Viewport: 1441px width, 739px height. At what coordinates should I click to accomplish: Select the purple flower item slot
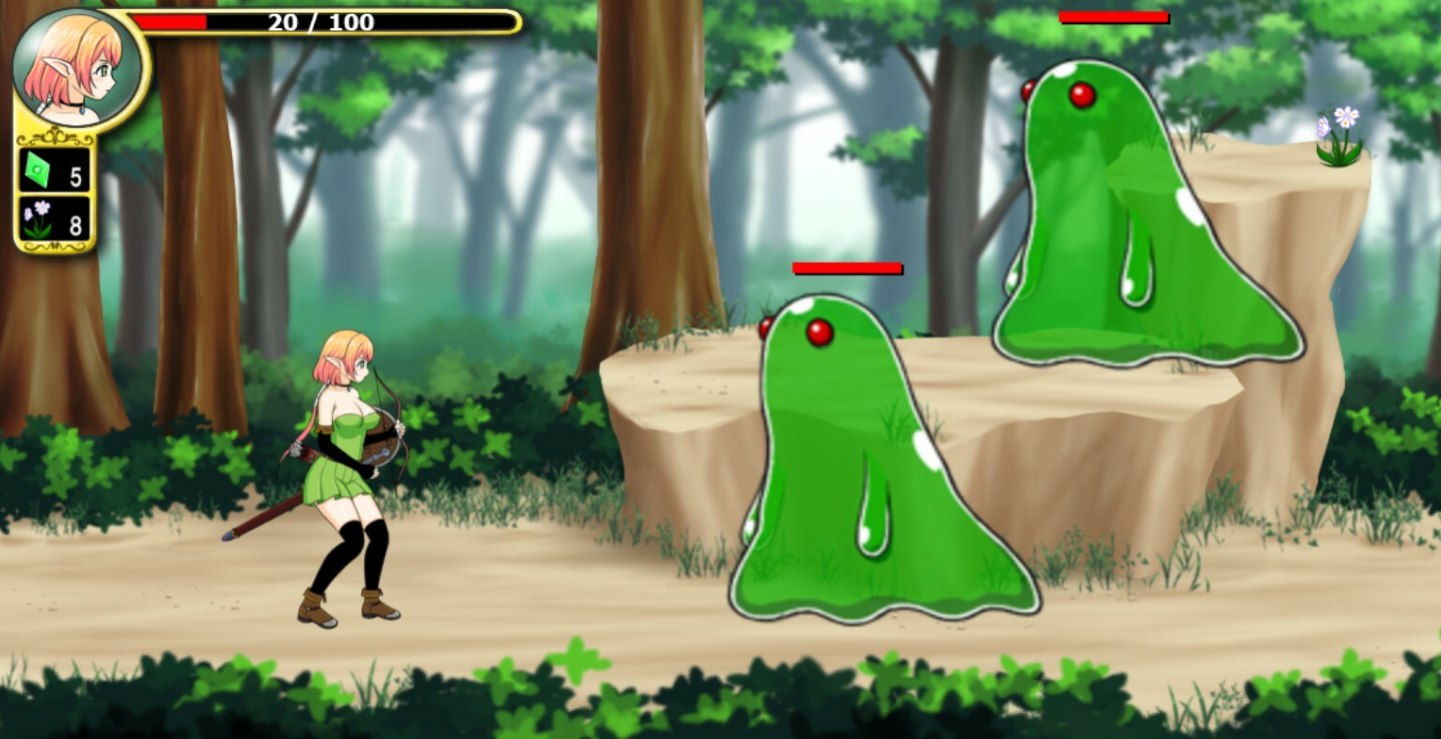[55, 219]
